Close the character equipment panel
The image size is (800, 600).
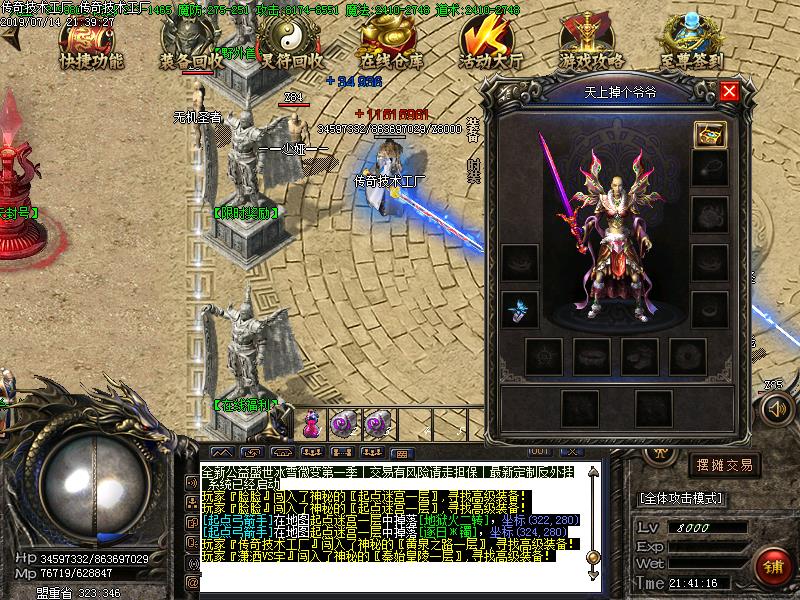click(x=729, y=92)
